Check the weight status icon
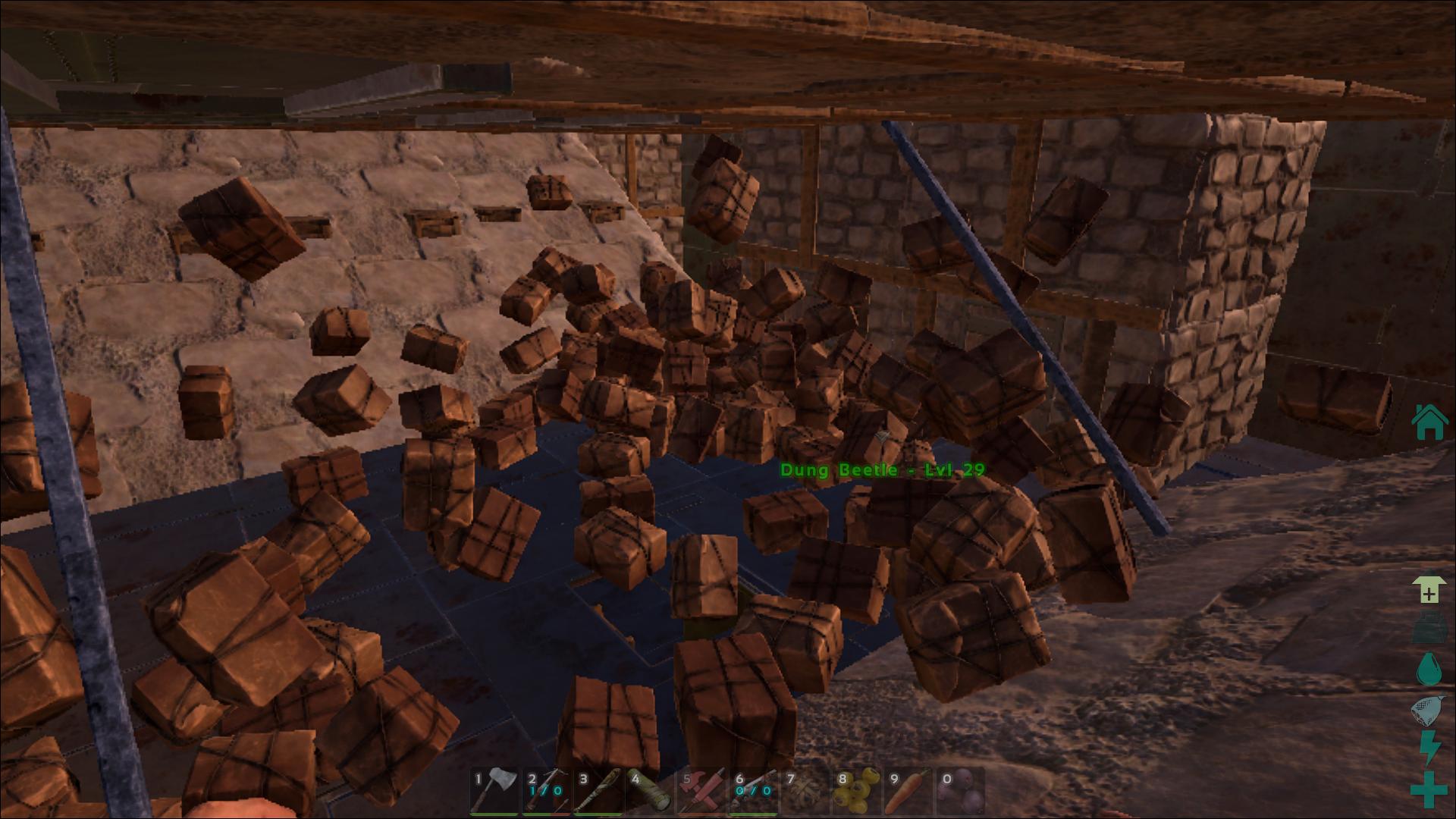Viewport: 1456px width, 819px height. (x=1429, y=629)
